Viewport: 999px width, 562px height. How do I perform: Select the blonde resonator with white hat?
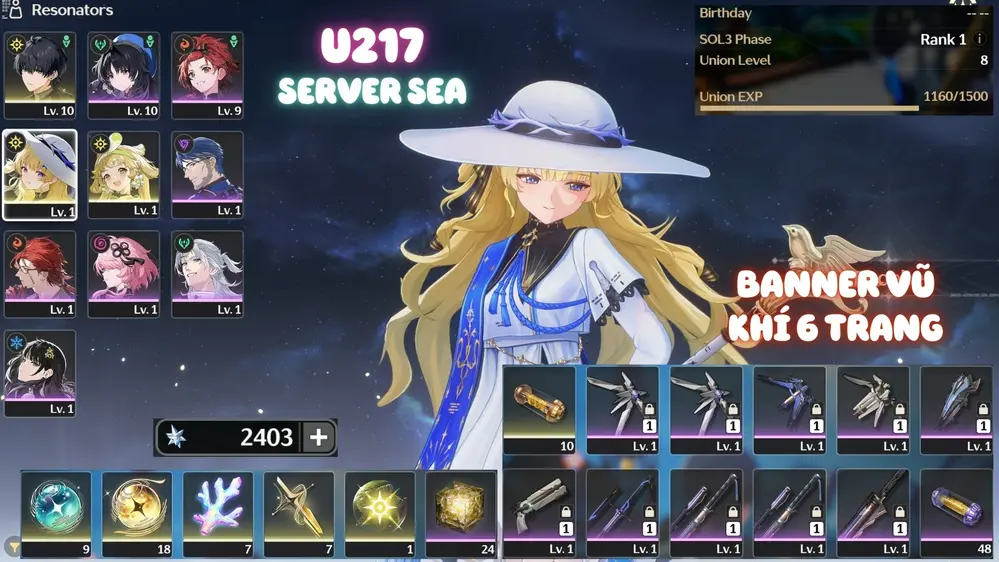(40, 174)
